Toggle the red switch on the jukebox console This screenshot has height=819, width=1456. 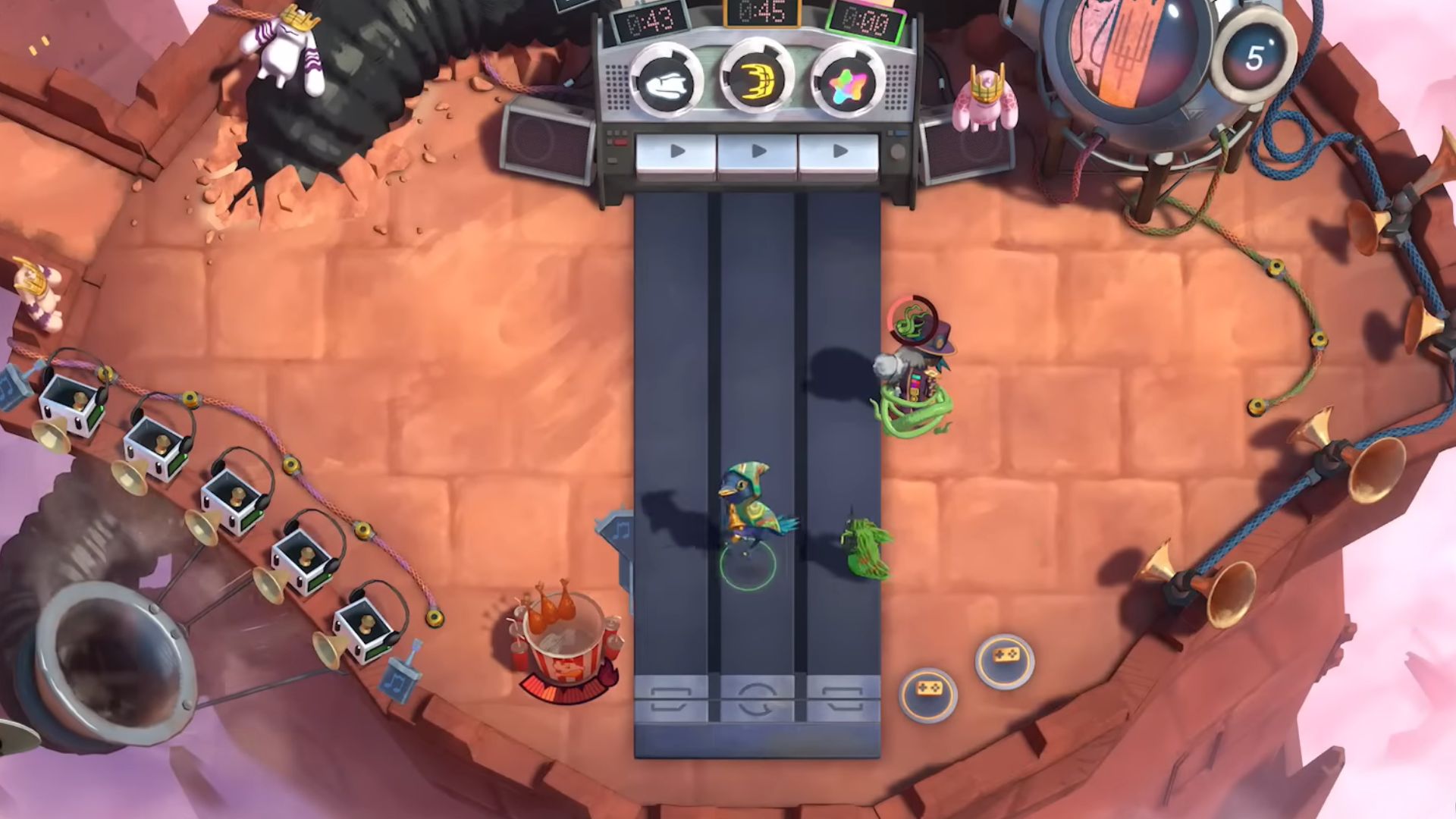(x=620, y=143)
